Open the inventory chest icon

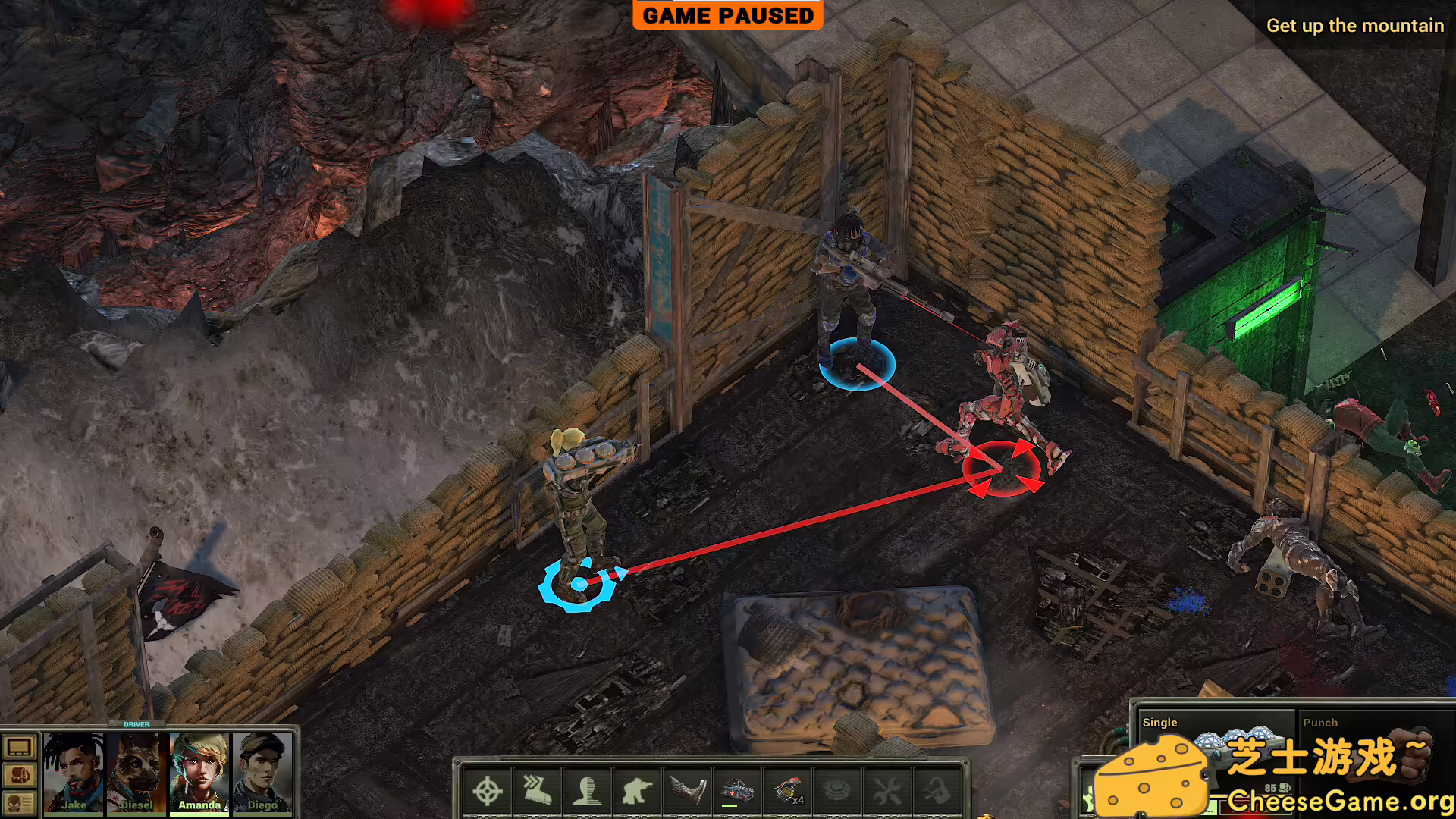pyautogui.click(x=19, y=777)
